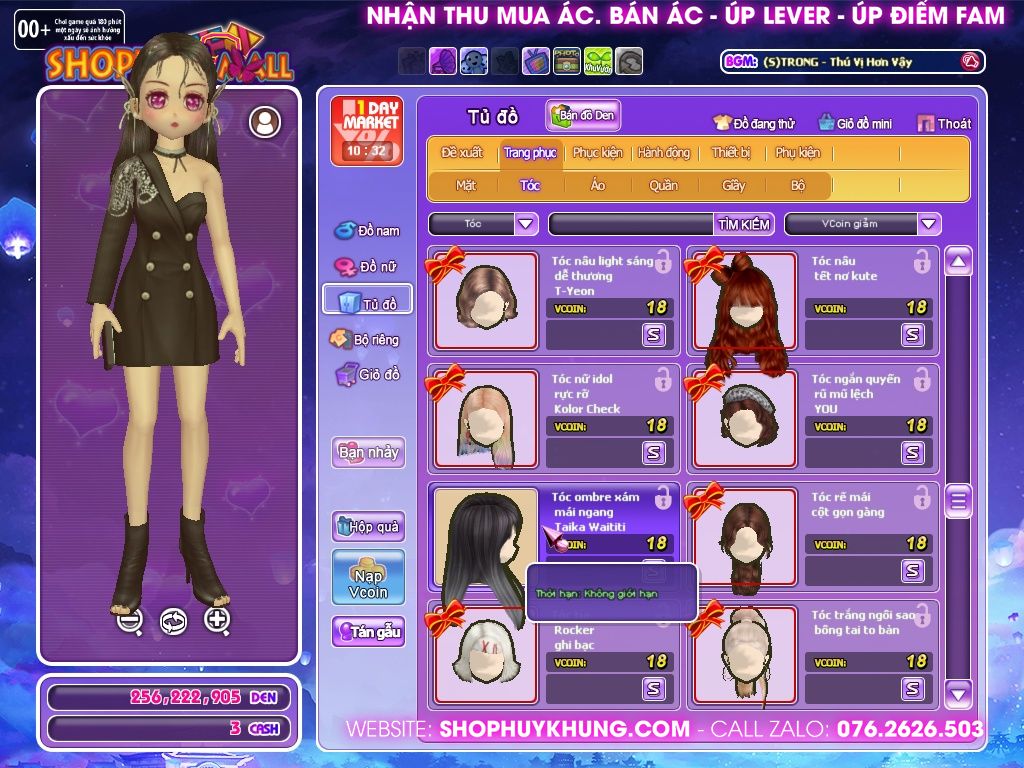Rotate the character preview
1024x768 pixels.
point(173,621)
